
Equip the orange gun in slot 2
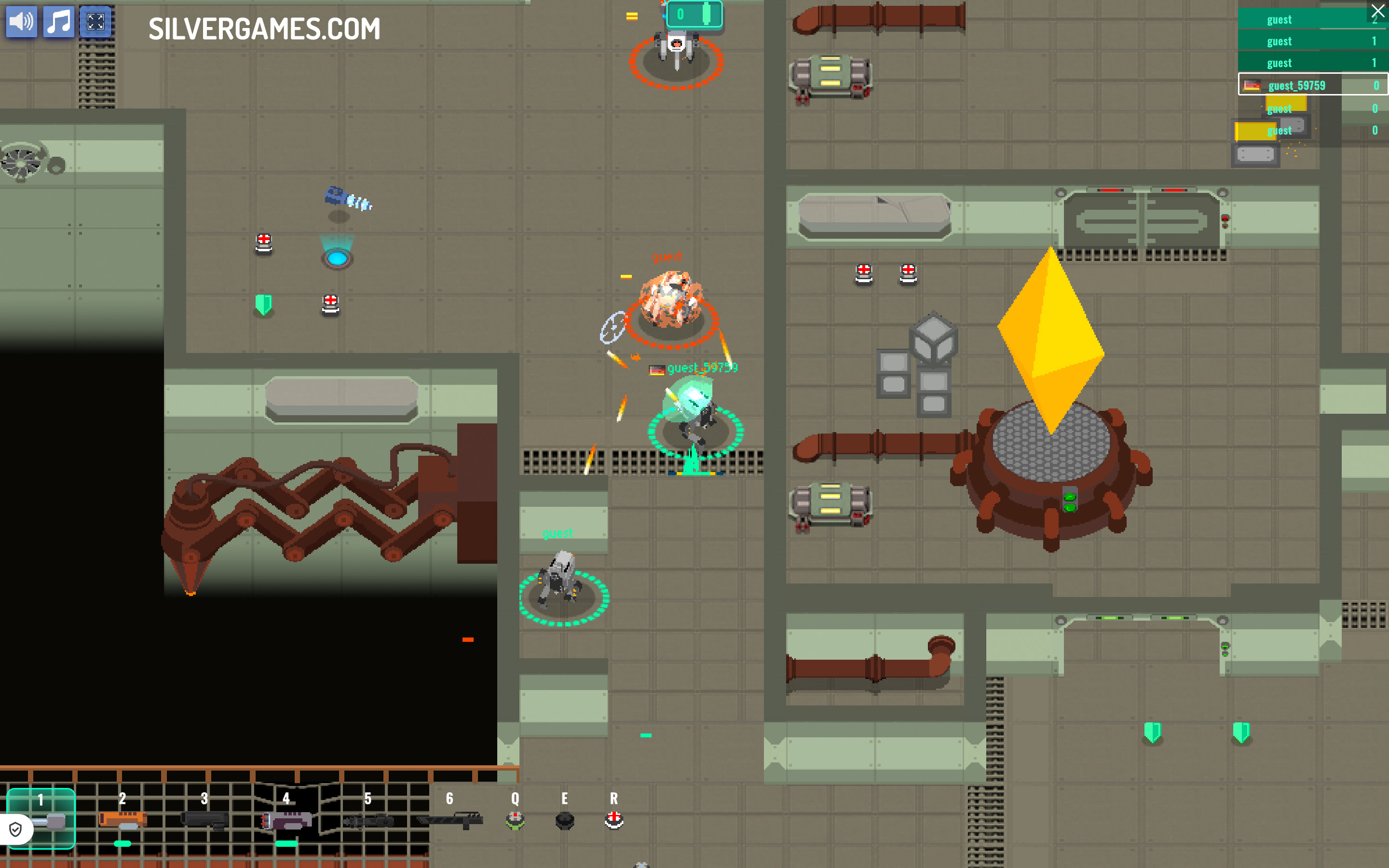(122, 820)
